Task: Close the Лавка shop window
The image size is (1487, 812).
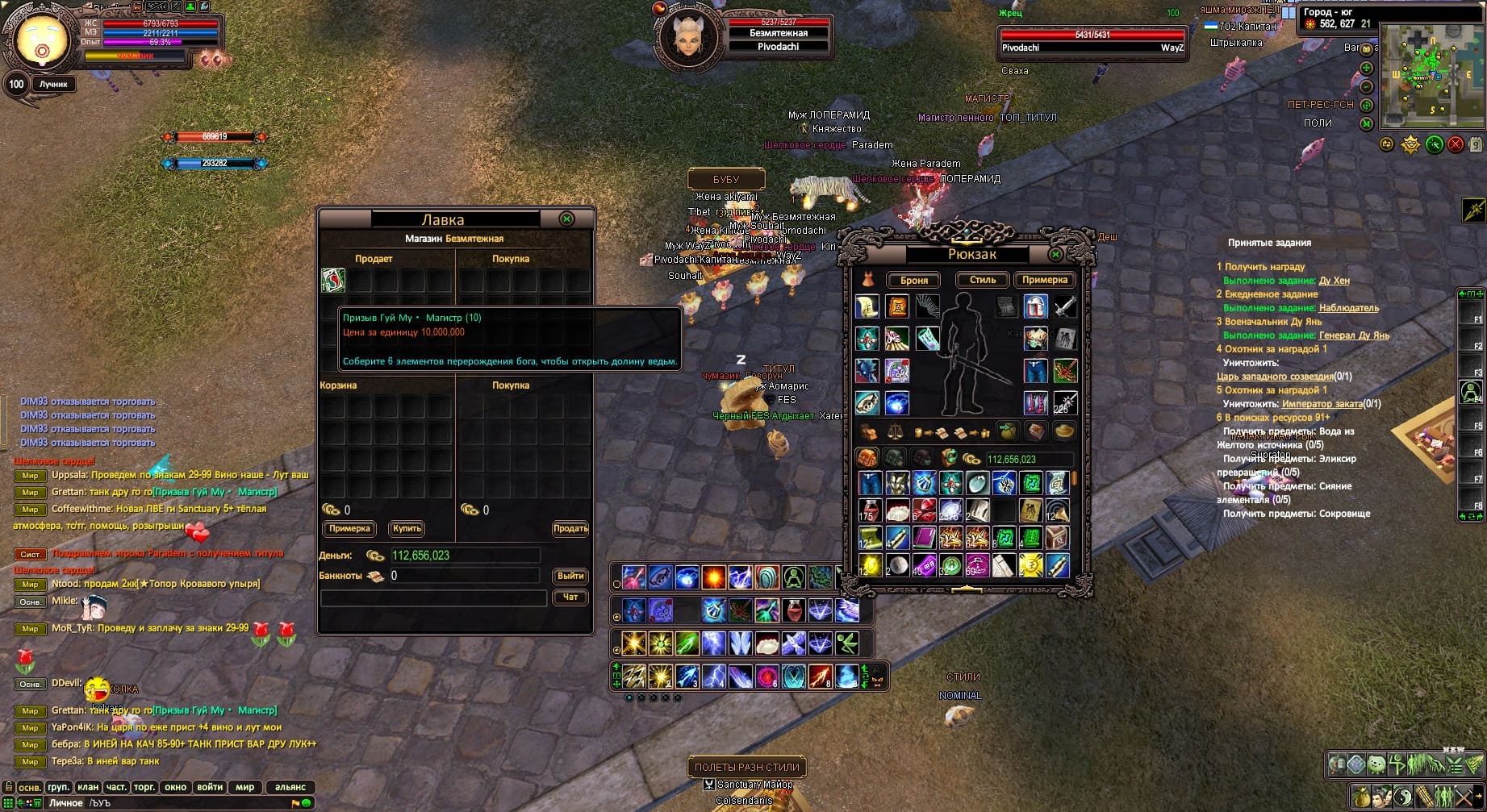Action: click(x=567, y=219)
